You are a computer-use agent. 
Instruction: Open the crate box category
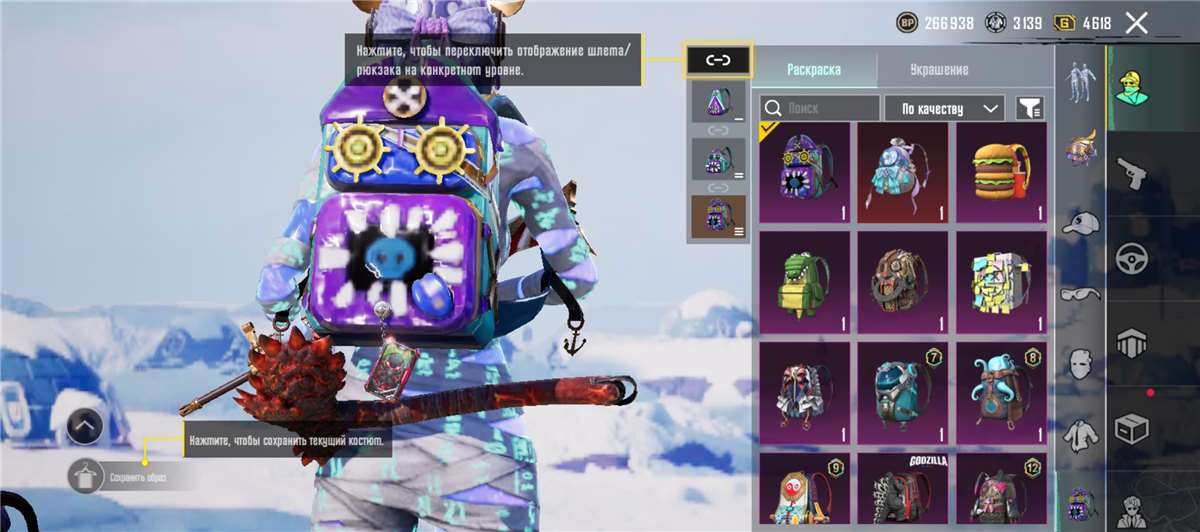click(x=1132, y=430)
